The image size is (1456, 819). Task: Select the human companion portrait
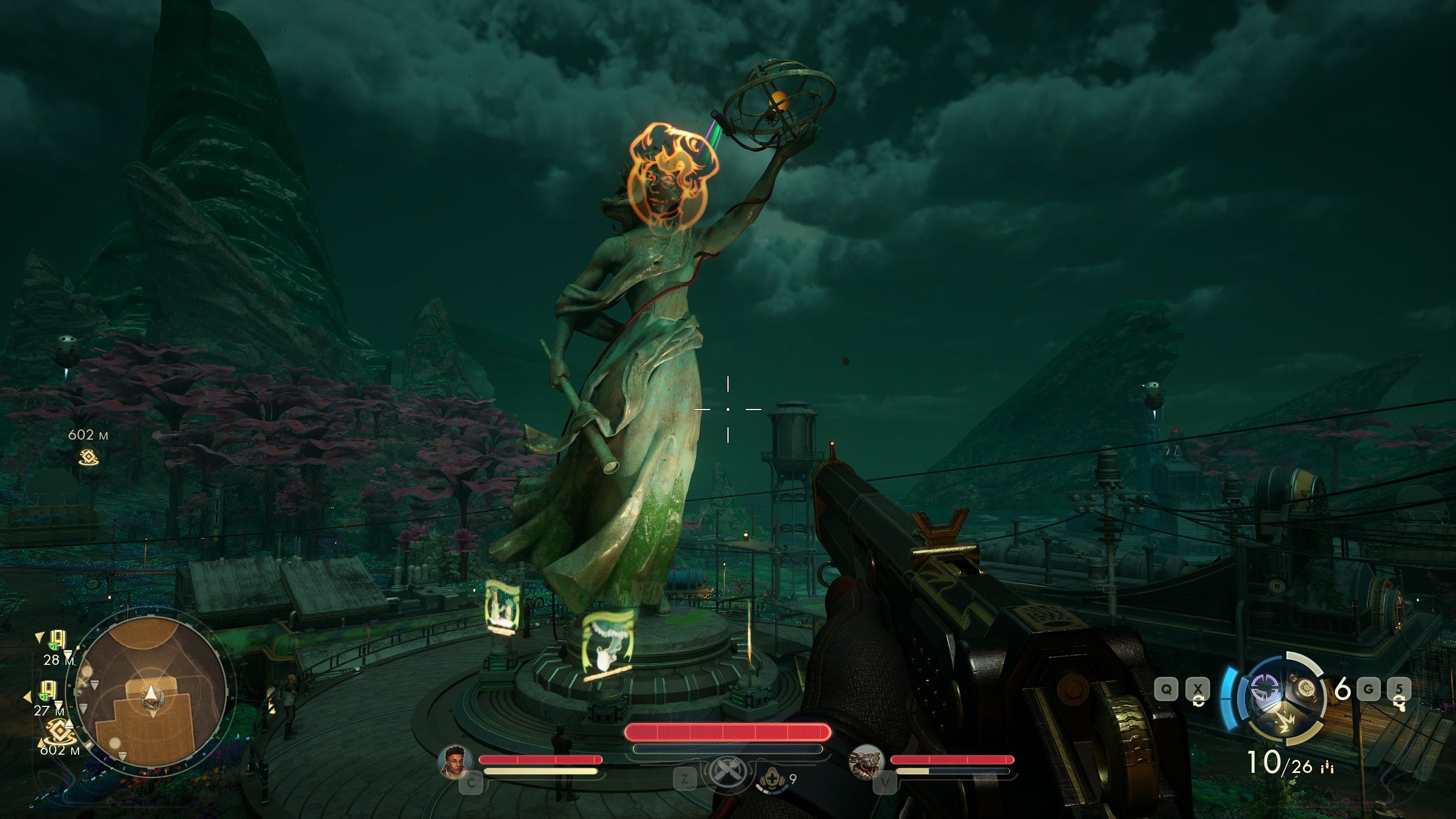[x=456, y=762]
